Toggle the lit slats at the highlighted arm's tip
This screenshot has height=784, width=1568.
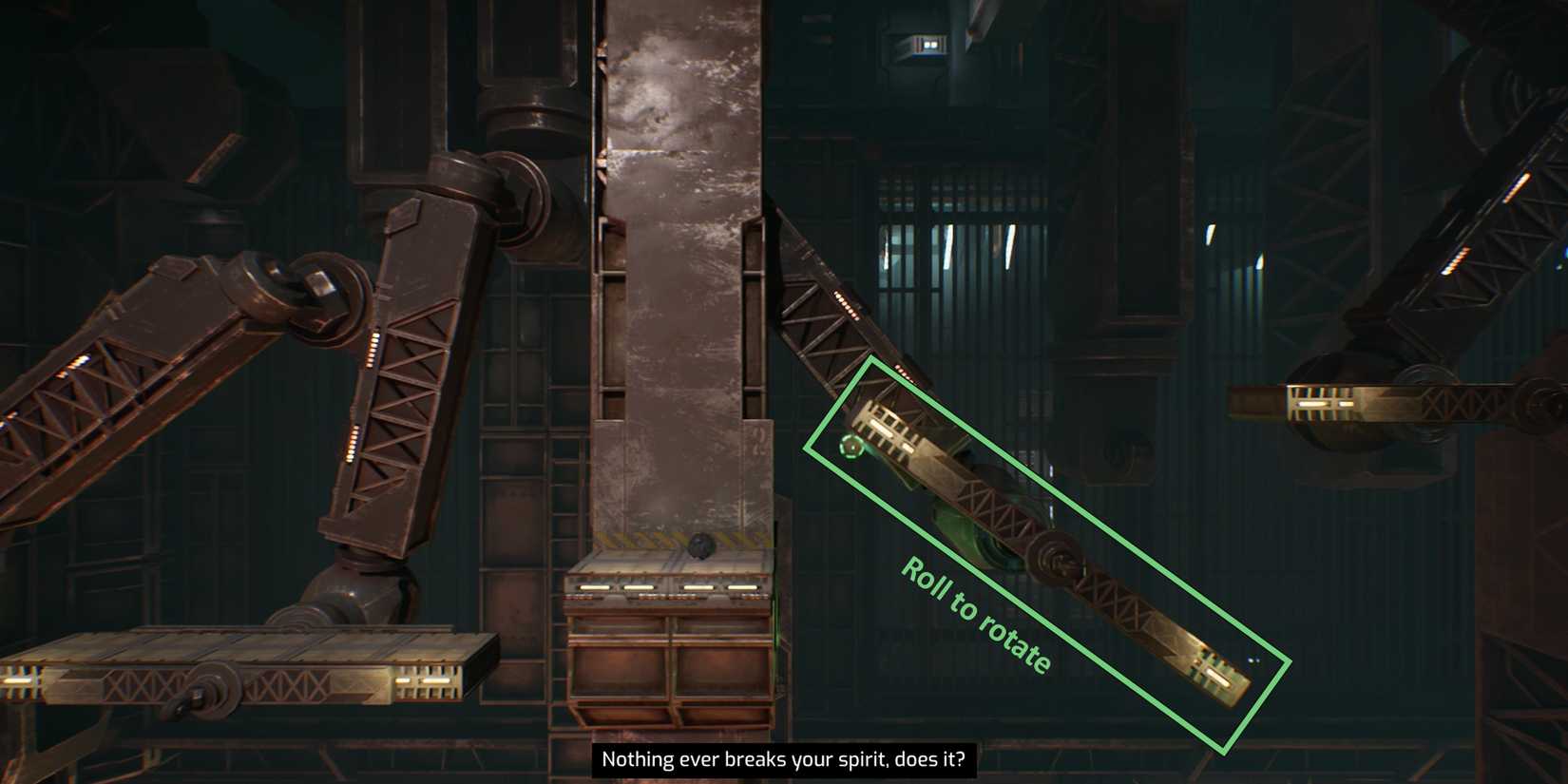click(1216, 675)
